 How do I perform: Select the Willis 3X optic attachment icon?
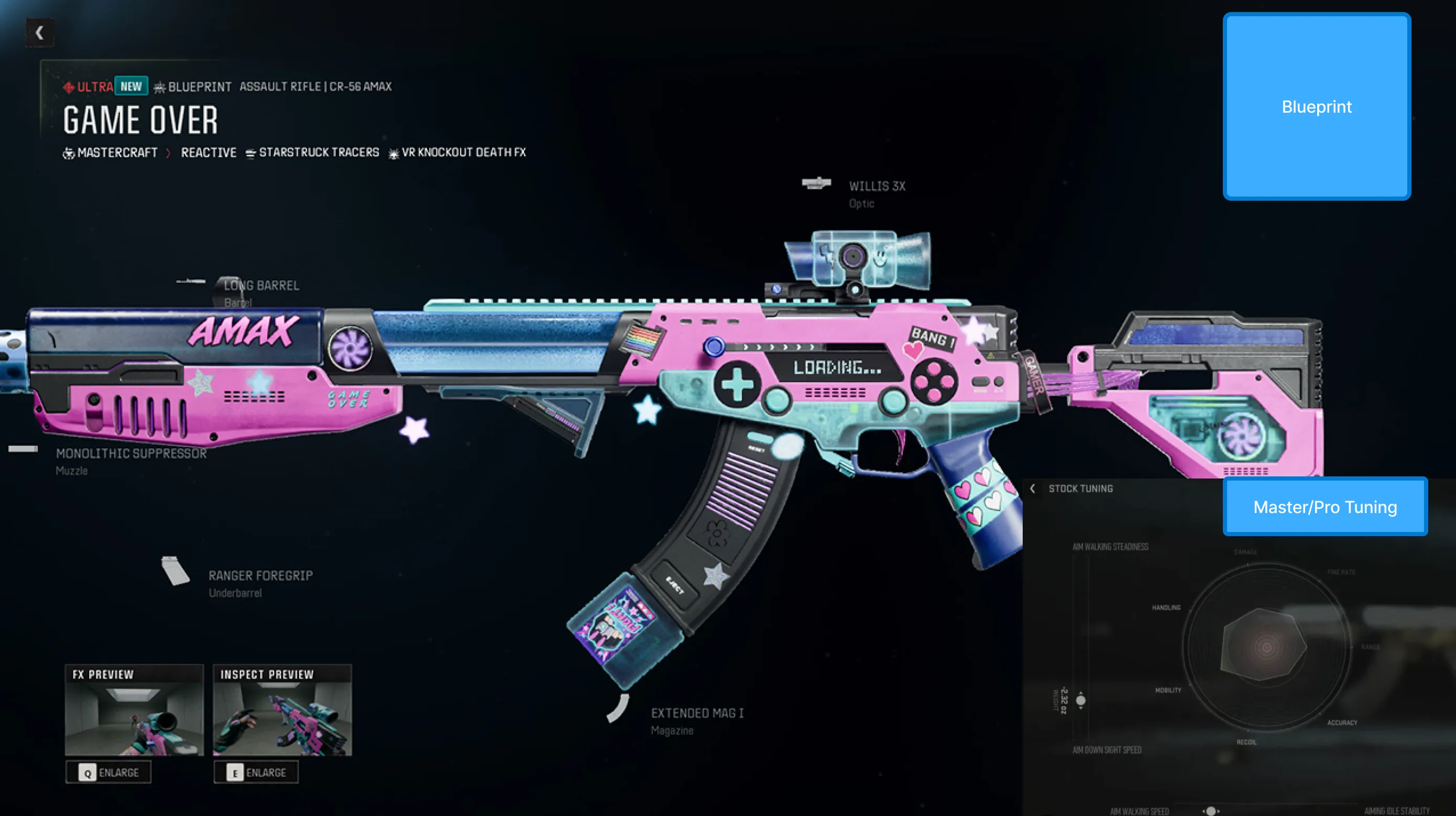pyautogui.click(x=816, y=183)
